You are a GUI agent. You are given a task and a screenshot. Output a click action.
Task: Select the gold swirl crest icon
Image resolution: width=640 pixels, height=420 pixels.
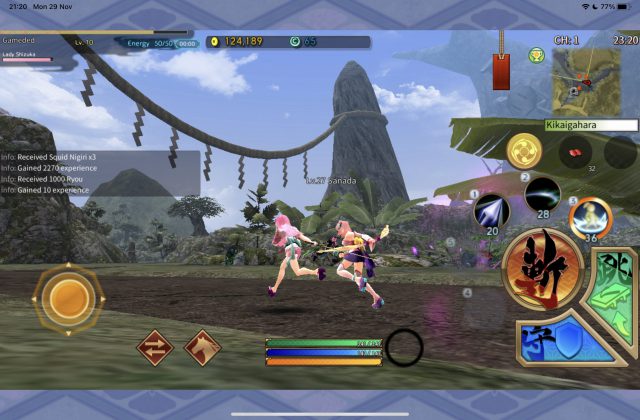[x=524, y=151]
